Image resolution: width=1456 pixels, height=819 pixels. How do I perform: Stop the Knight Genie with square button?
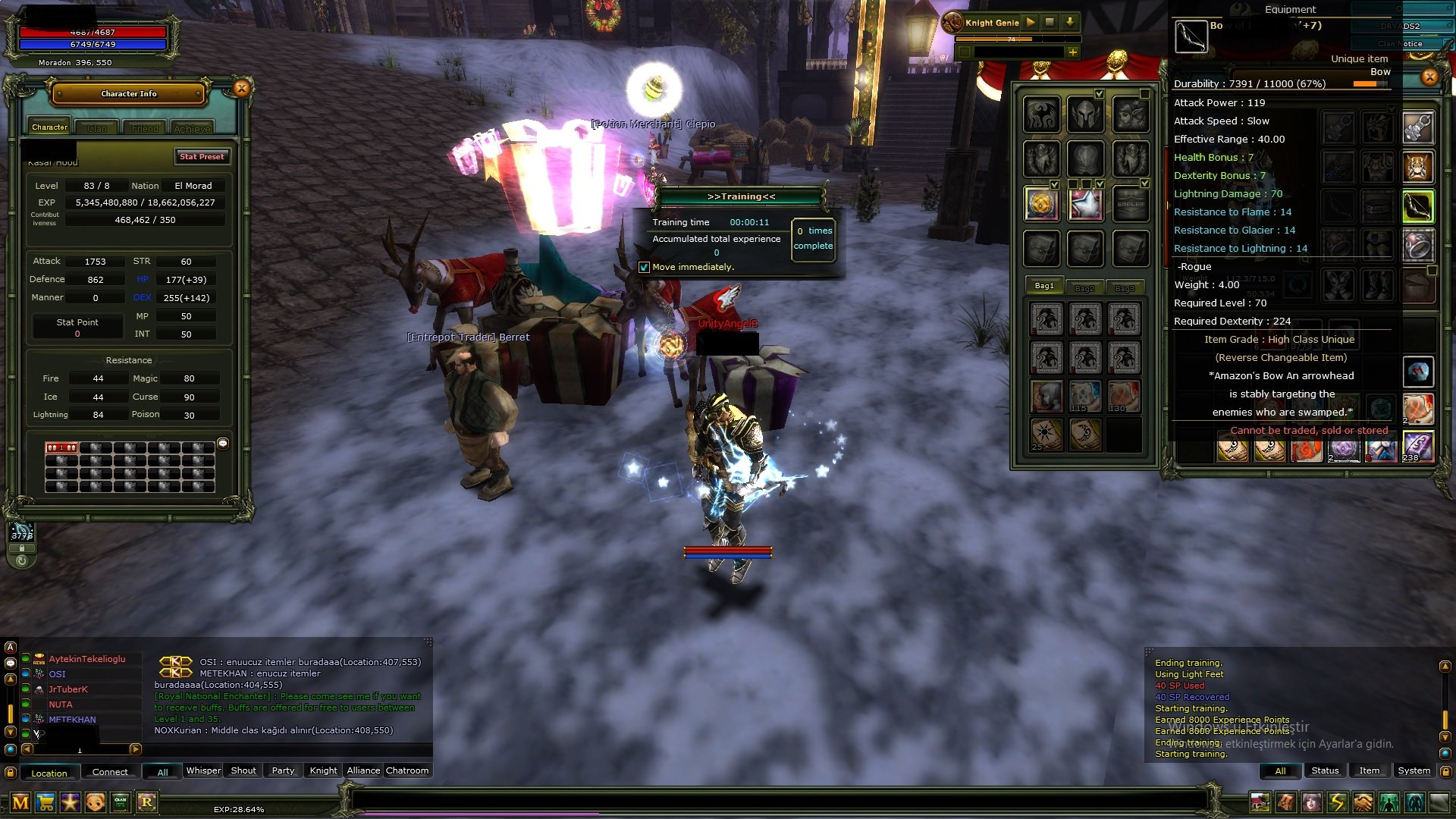point(1050,23)
